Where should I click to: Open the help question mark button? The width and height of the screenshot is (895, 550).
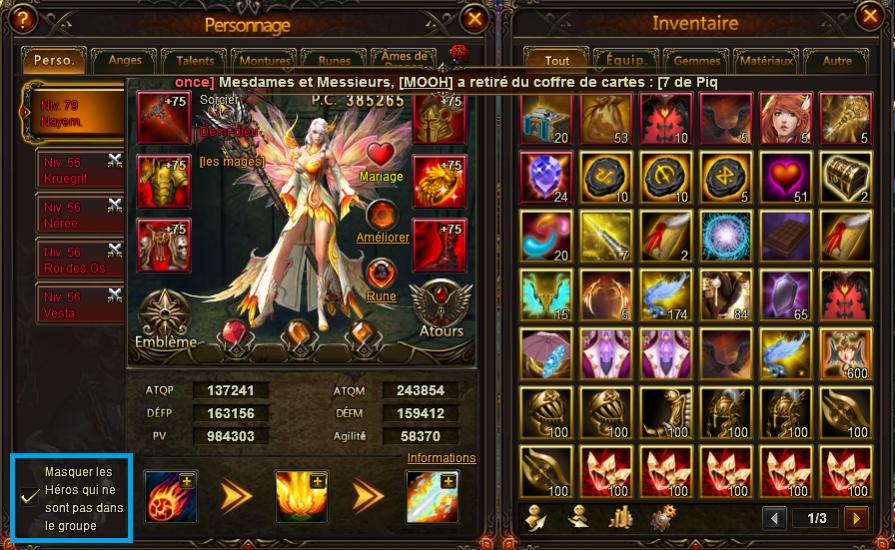coord(22,18)
